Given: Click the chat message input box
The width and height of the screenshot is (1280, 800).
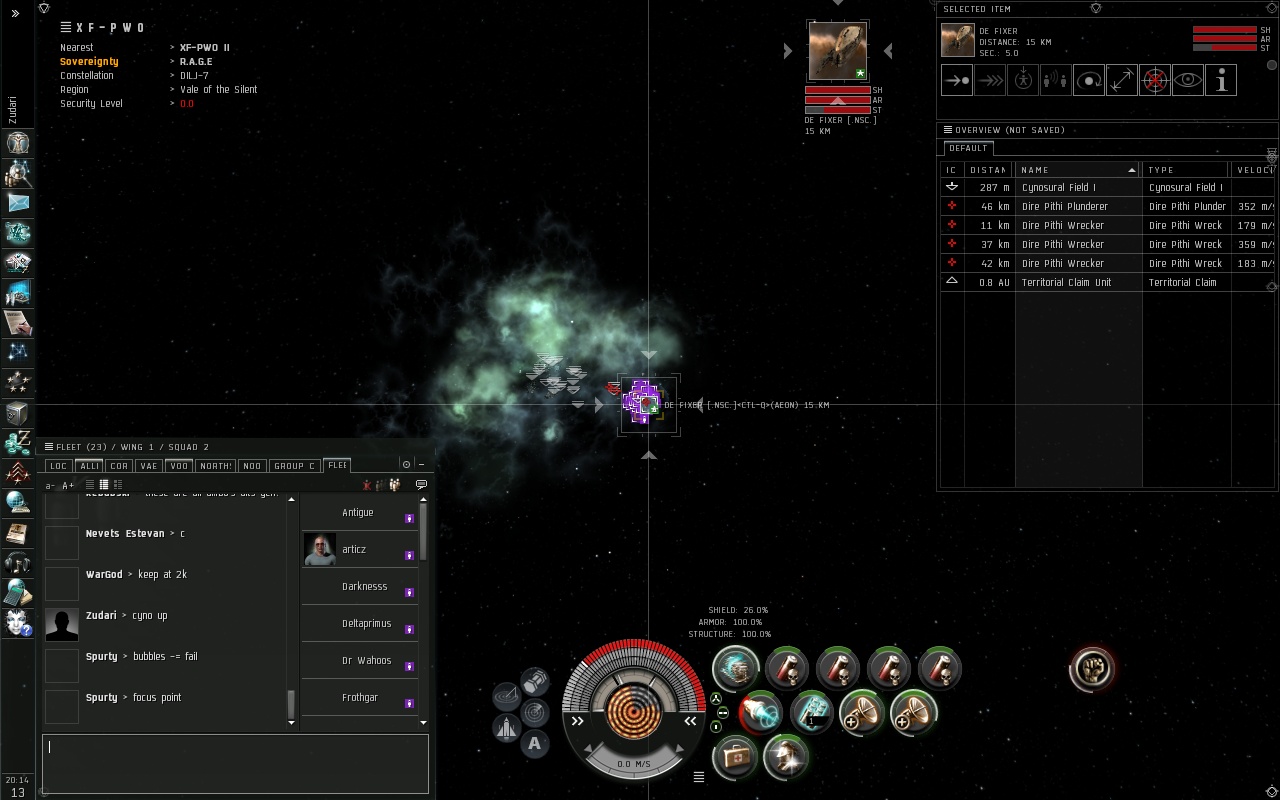Looking at the screenshot, I should point(235,764).
